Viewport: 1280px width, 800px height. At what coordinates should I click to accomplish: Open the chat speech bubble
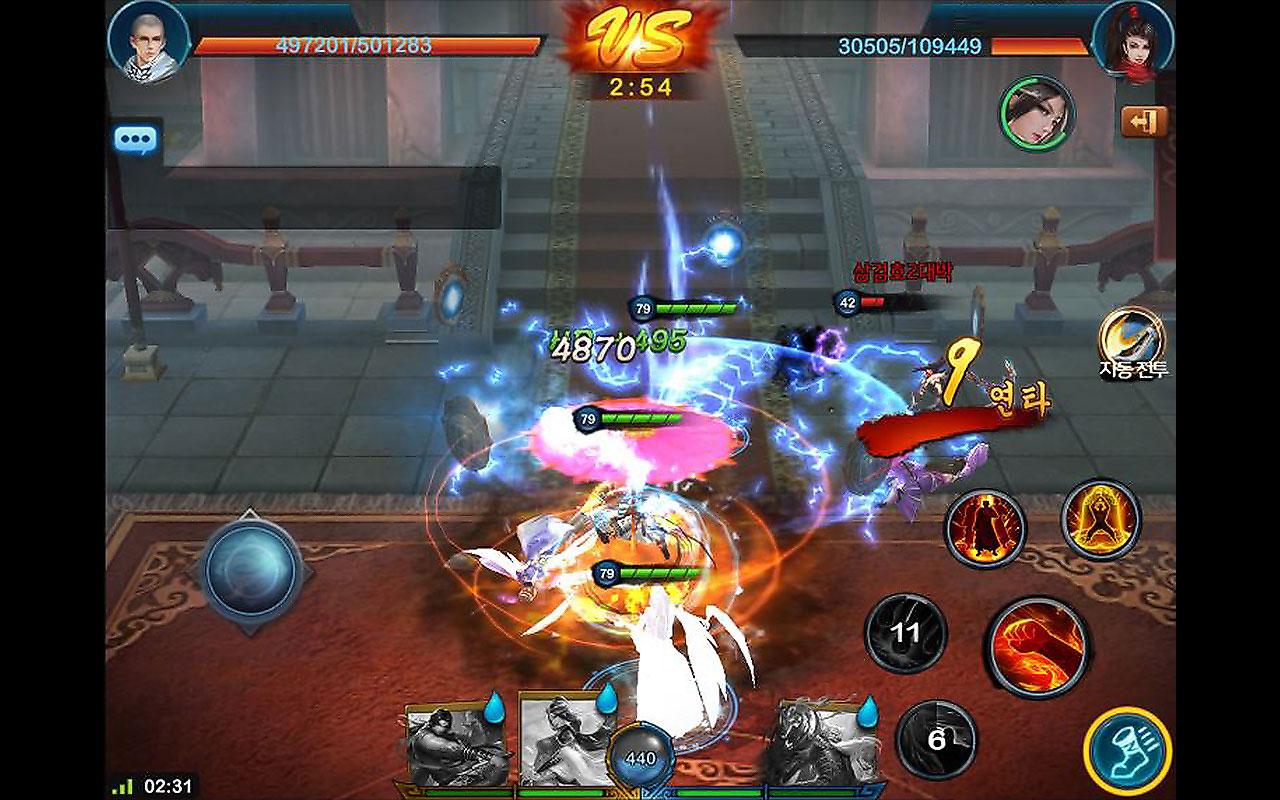coord(135,139)
